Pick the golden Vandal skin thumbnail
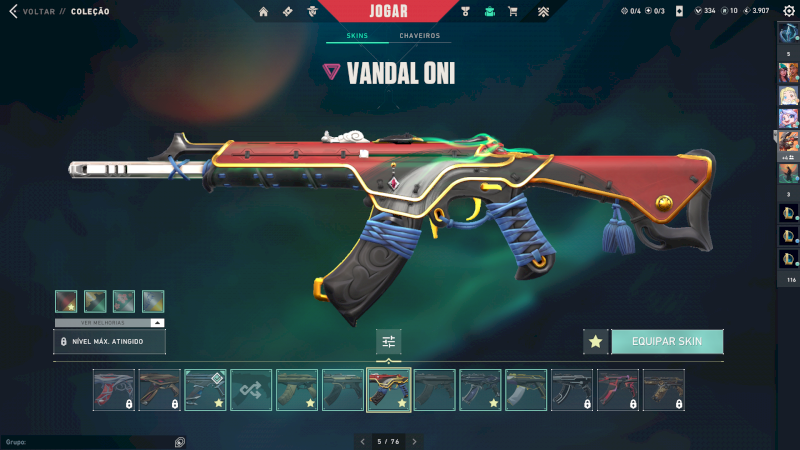 click(664, 390)
